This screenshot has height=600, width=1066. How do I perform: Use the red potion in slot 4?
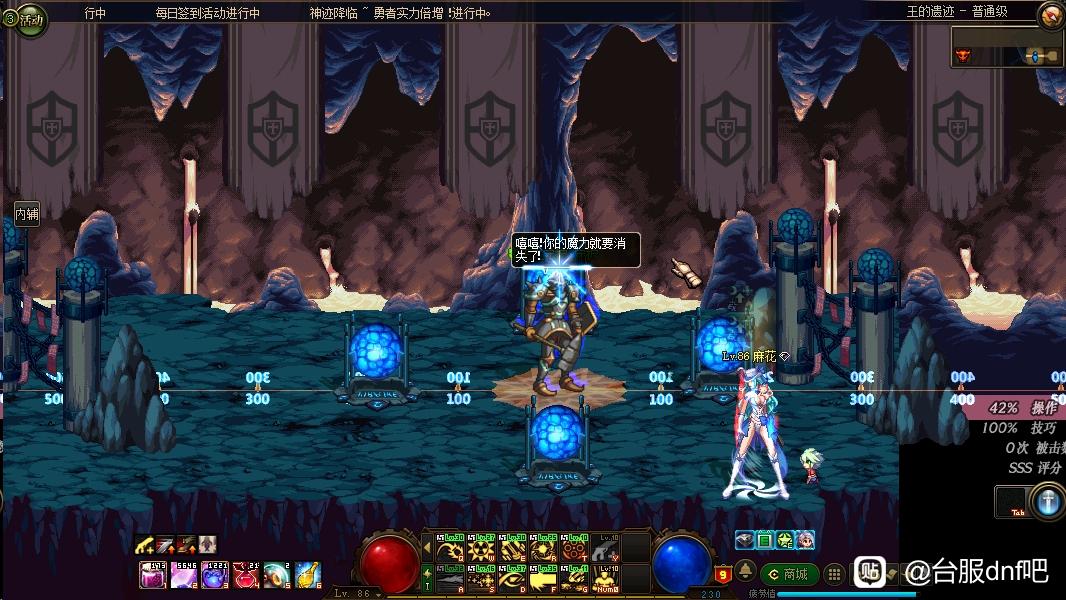(246, 575)
